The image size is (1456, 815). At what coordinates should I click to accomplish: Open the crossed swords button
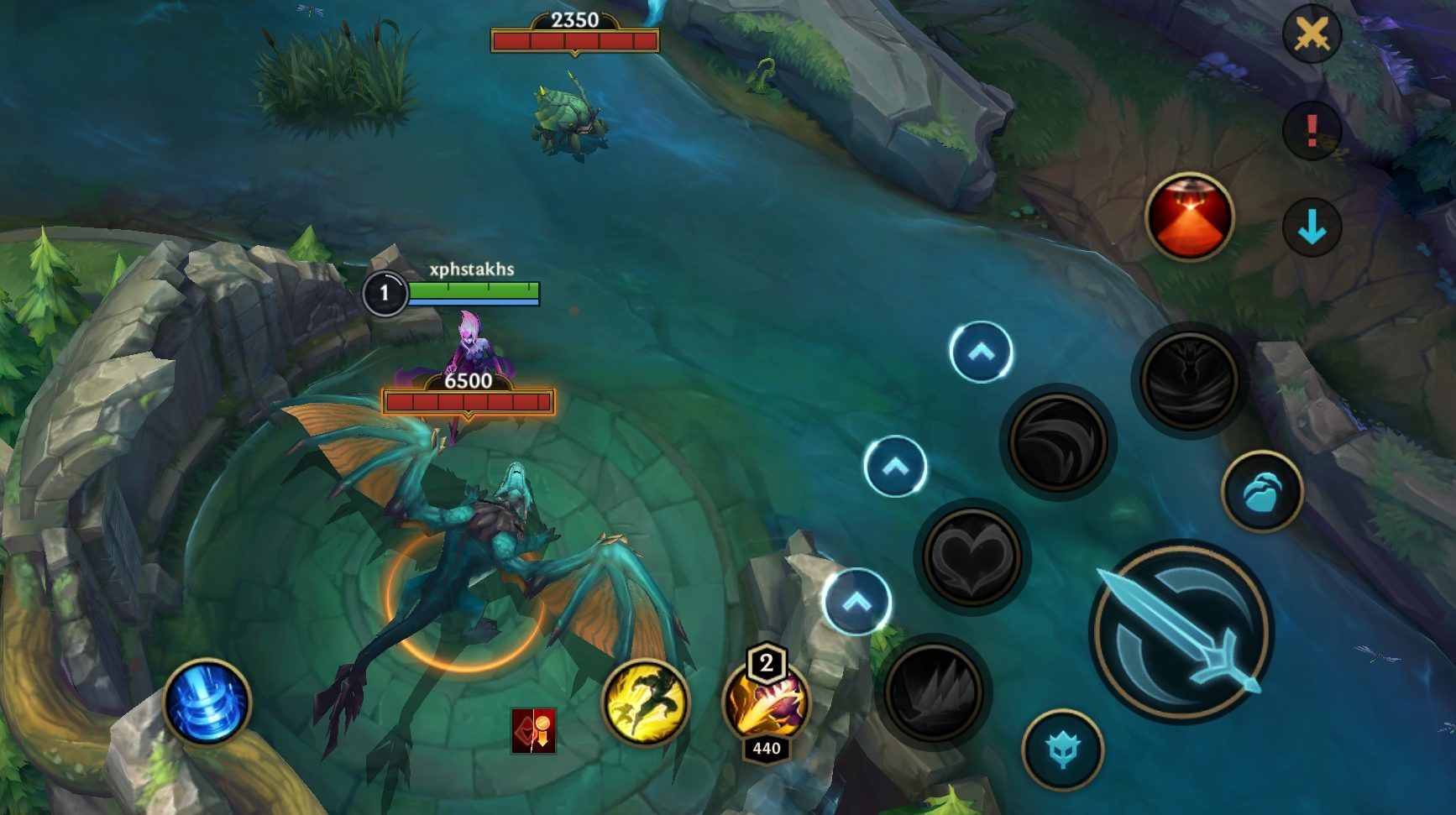1312,34
